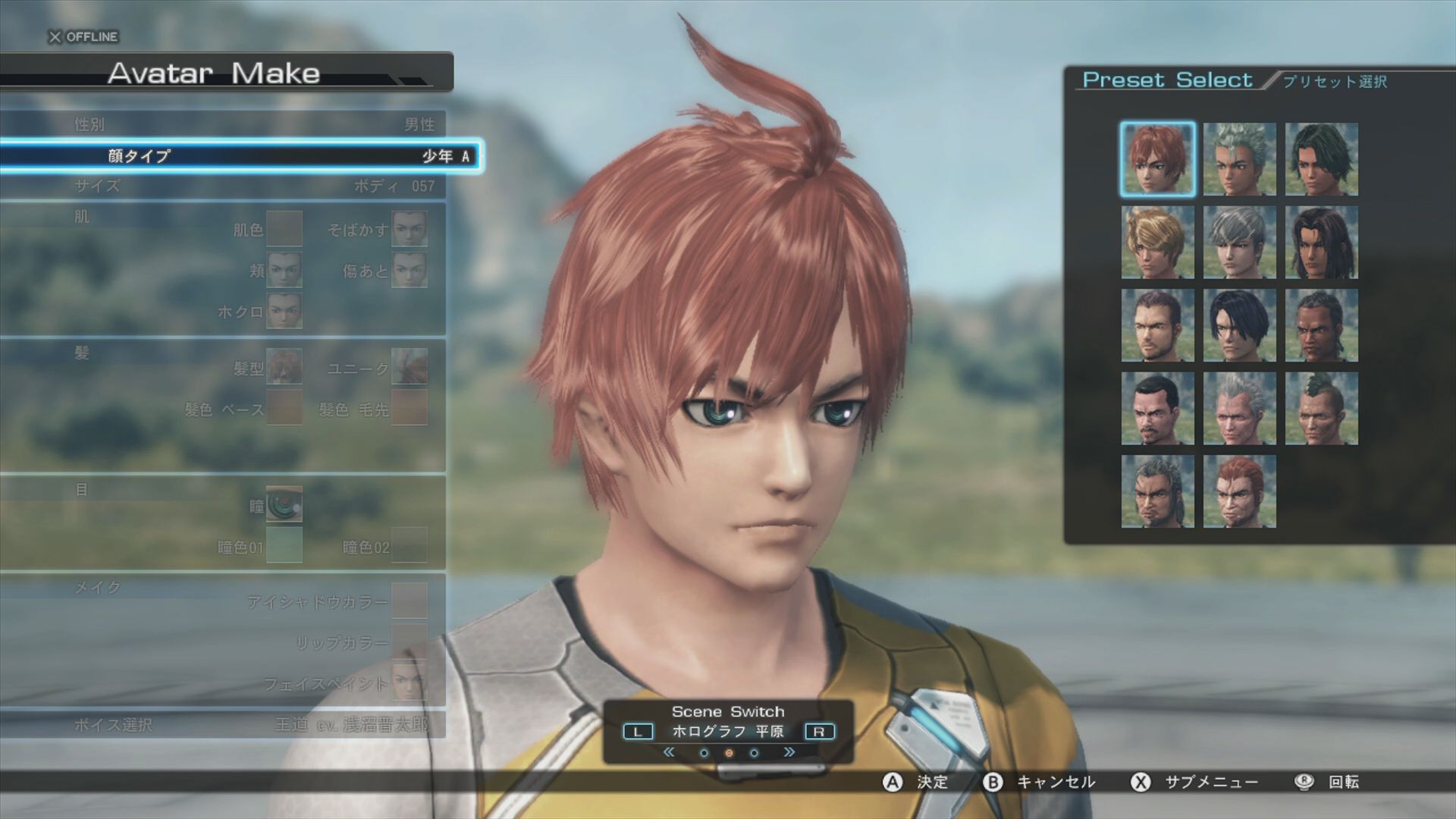Screen dimensions: 1456x819
Task: Switch scene with the left double-arrow
Action: click(668, 752)
